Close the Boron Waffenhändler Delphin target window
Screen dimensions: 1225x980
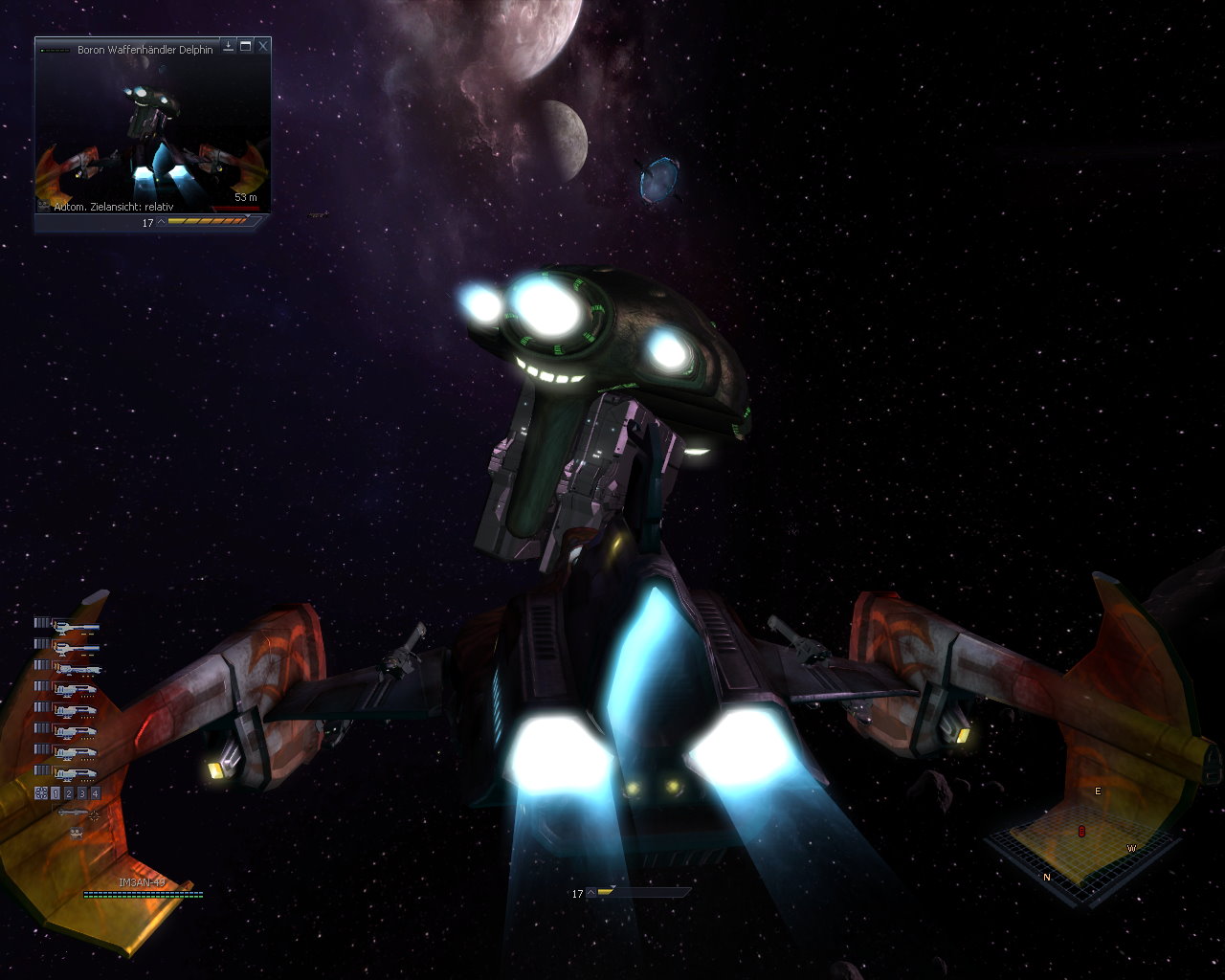click(263, 46)
